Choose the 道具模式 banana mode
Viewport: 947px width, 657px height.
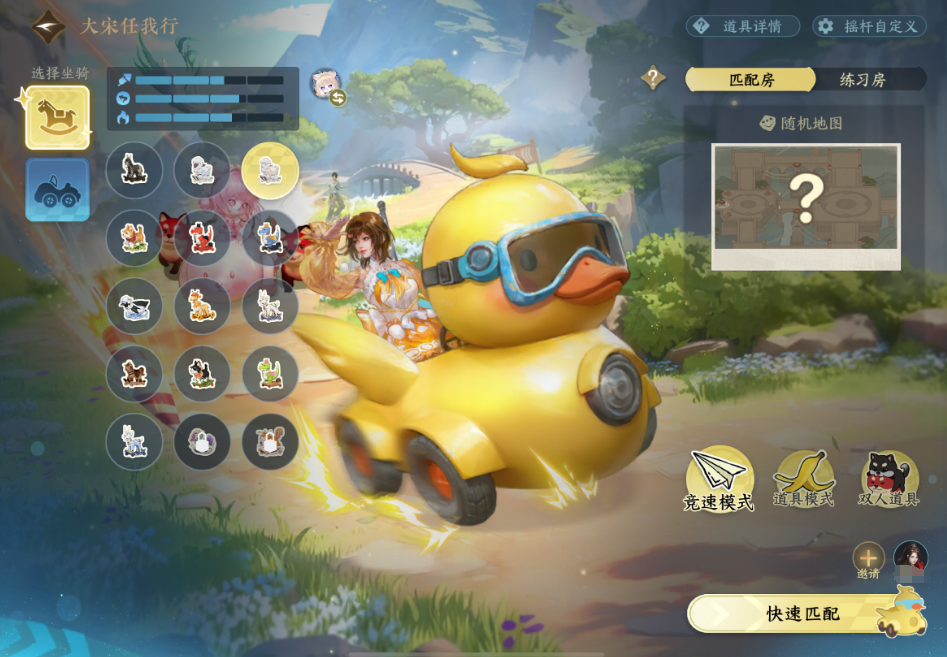point(804,477)
